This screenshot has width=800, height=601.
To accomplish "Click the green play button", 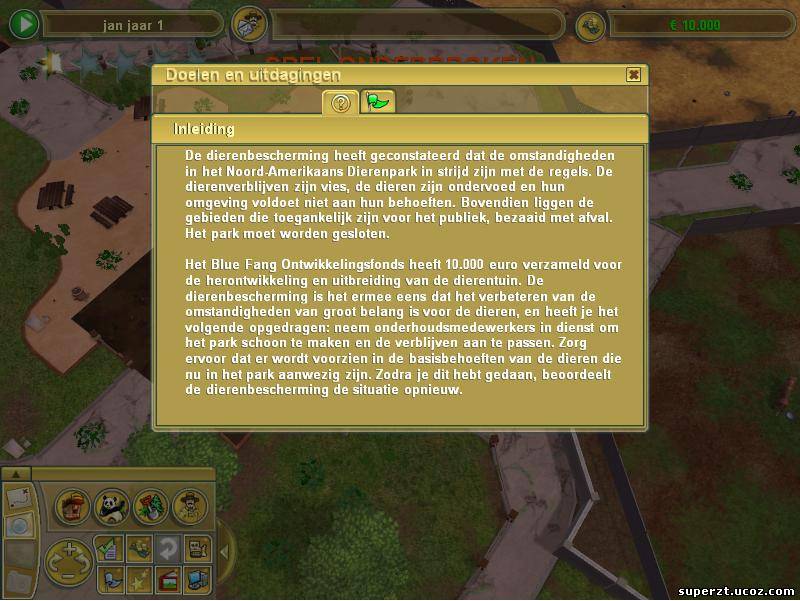I will pyautogui.click(x=22, y=24).
